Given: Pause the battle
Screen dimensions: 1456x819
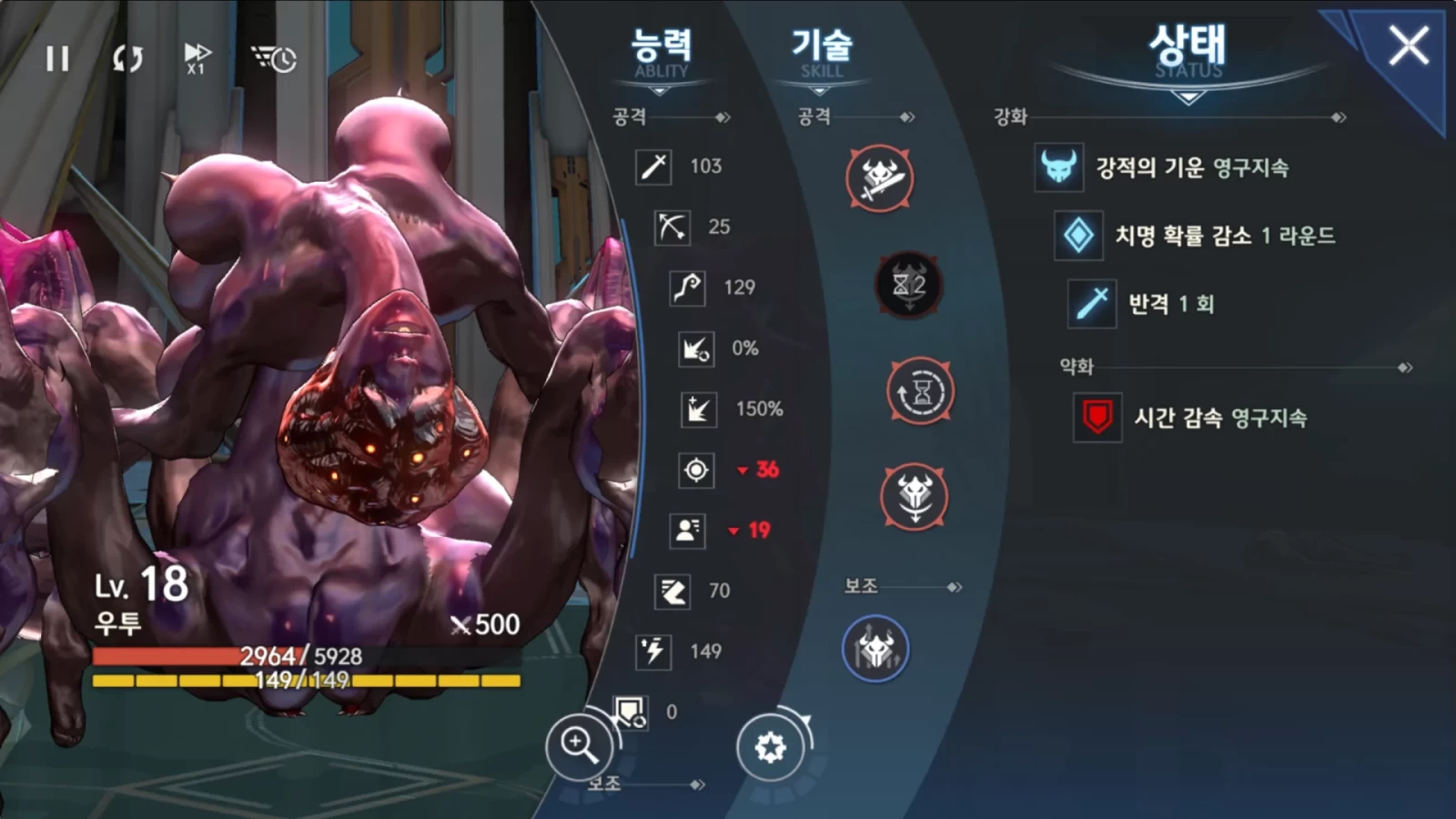Looking at the screenshot, I should click(57, 59).
